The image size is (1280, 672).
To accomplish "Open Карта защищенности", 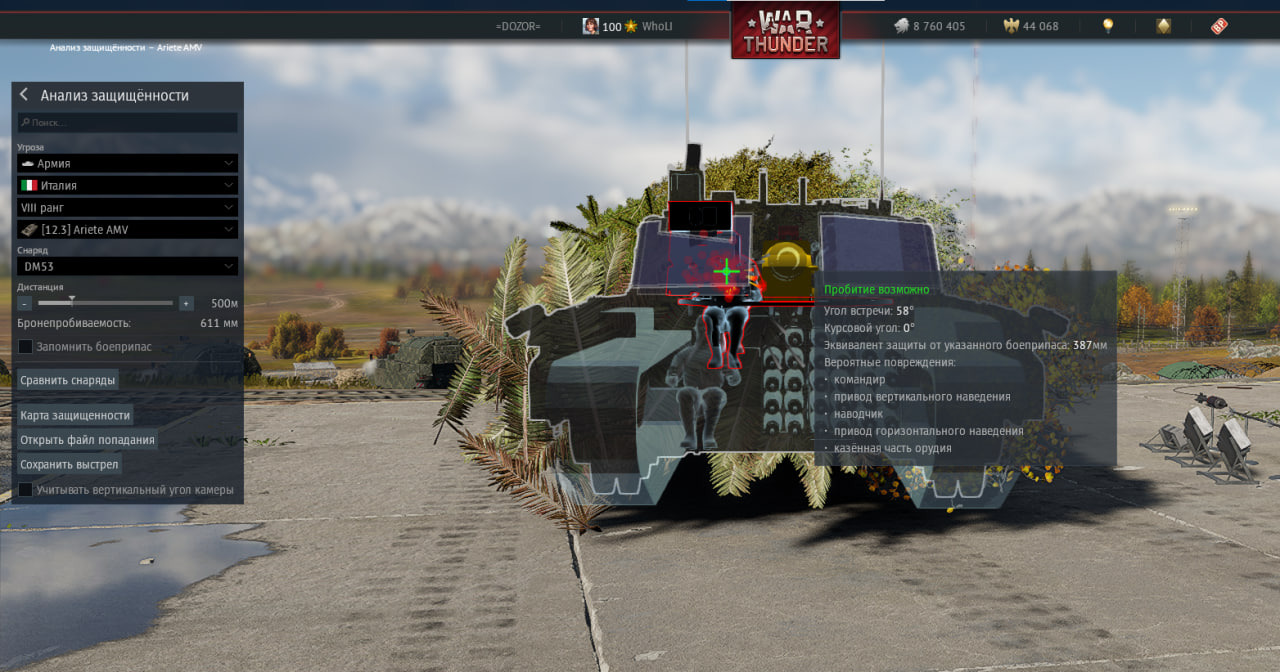I will pos(75,415).
